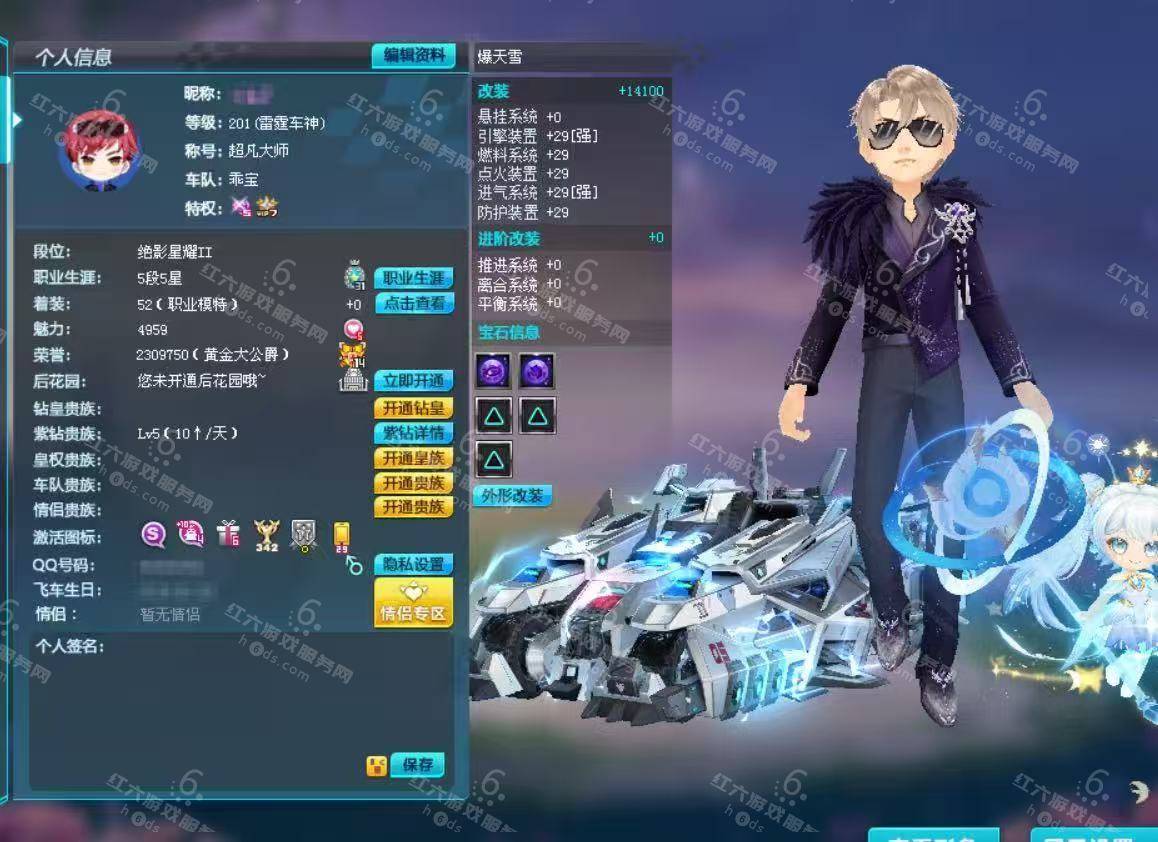1158x842 pixels.
Task: Click the 点击查看 view outfit button
Action: click(x=413, y=304)
